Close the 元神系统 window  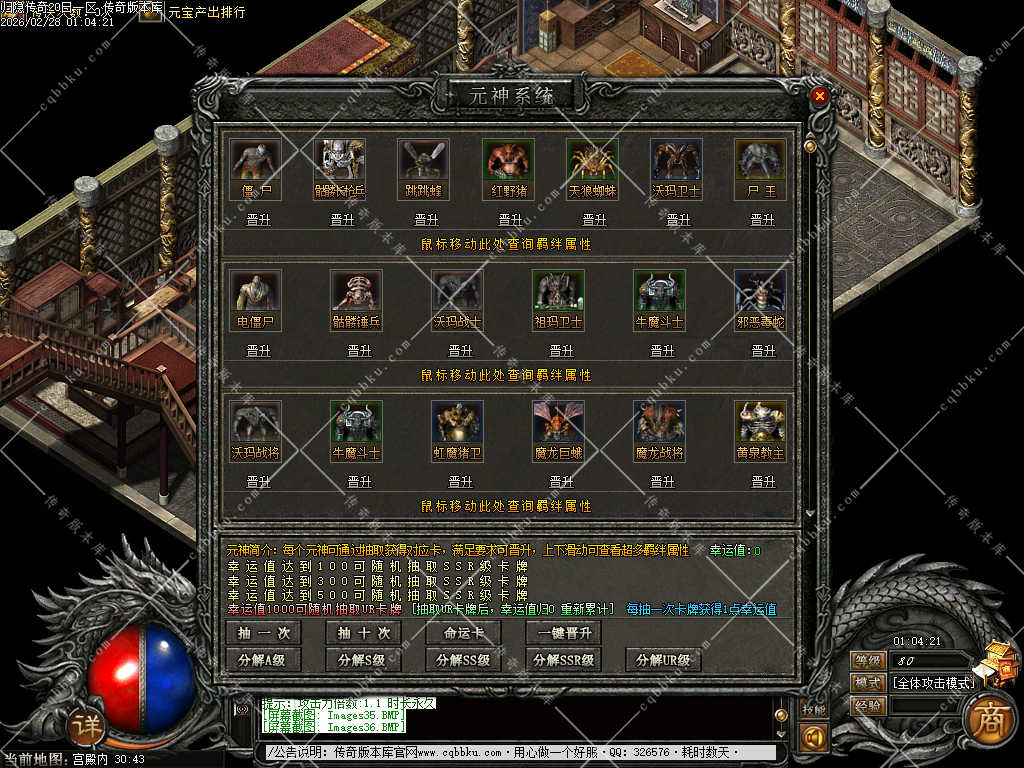tap(820, 96)
